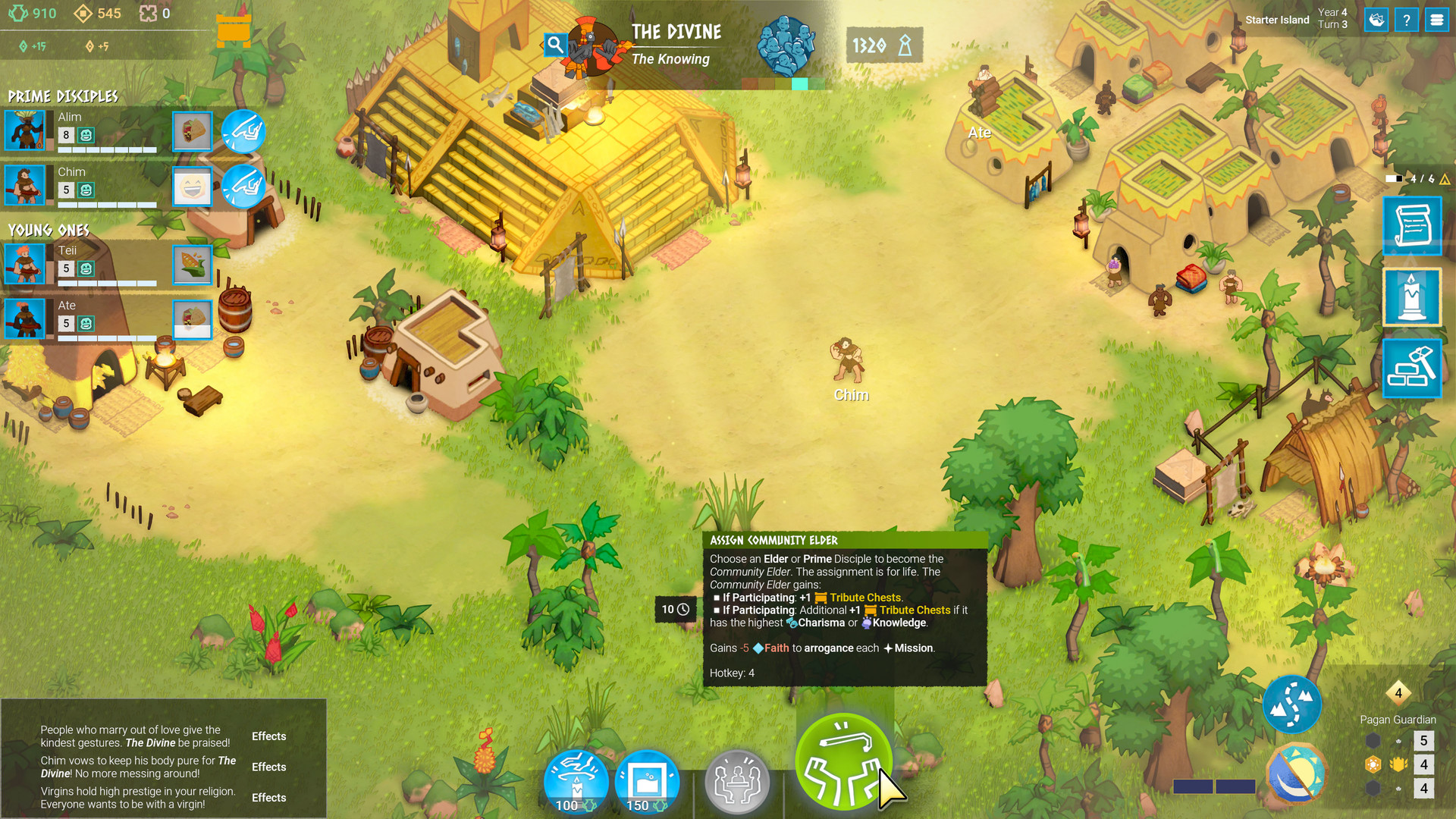Open the hamburger menu in top-right corner
1456x819 pixels.
pos(1438,20)
